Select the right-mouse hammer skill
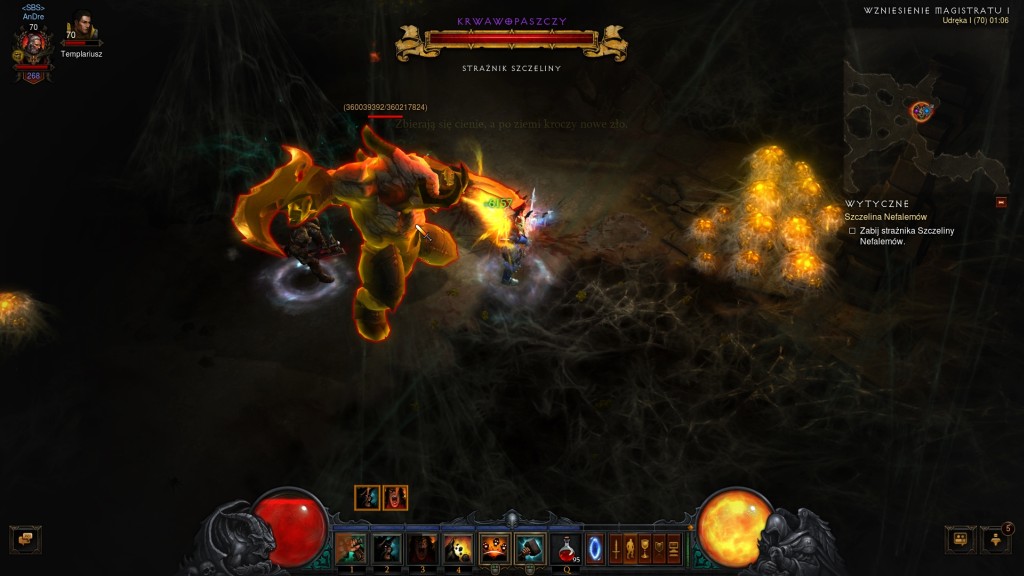This screenshot has width=1024, height=576. coord(529,548)
